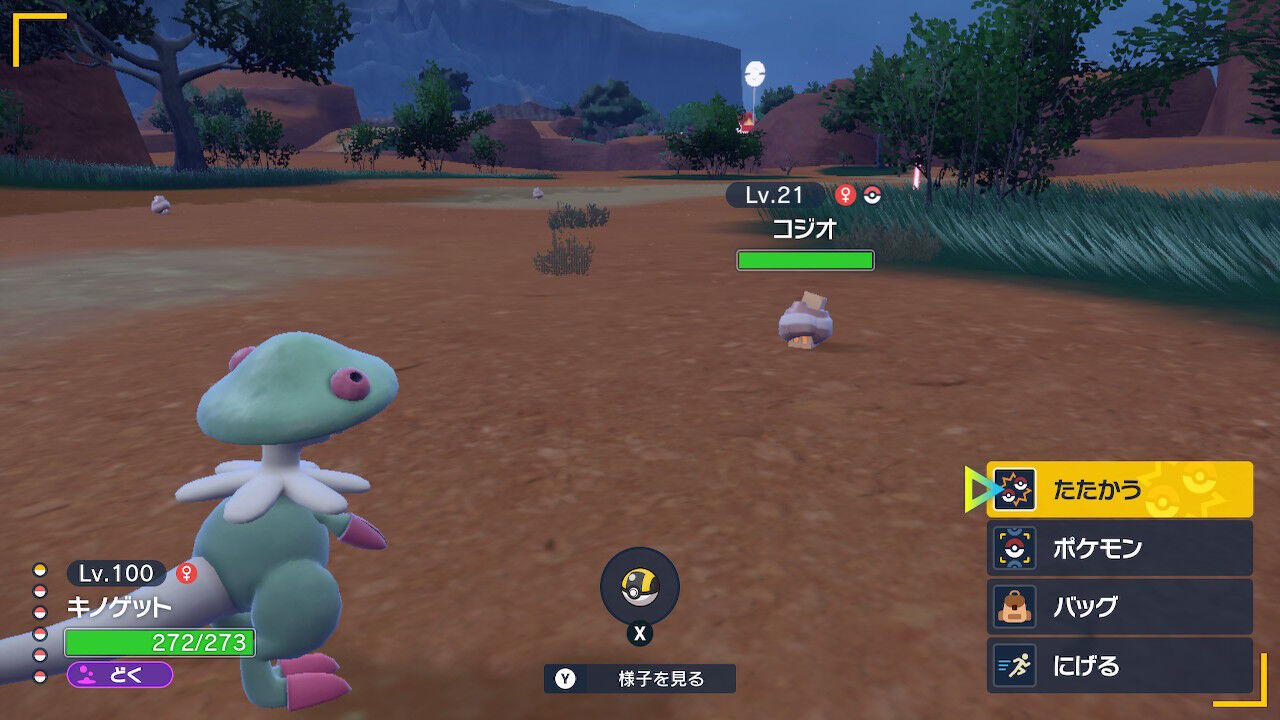Throw the Ultra Ball quick-ball icon
This screenshot has height=720, width=1280.
pyautogui.click(x=639, y=587)
